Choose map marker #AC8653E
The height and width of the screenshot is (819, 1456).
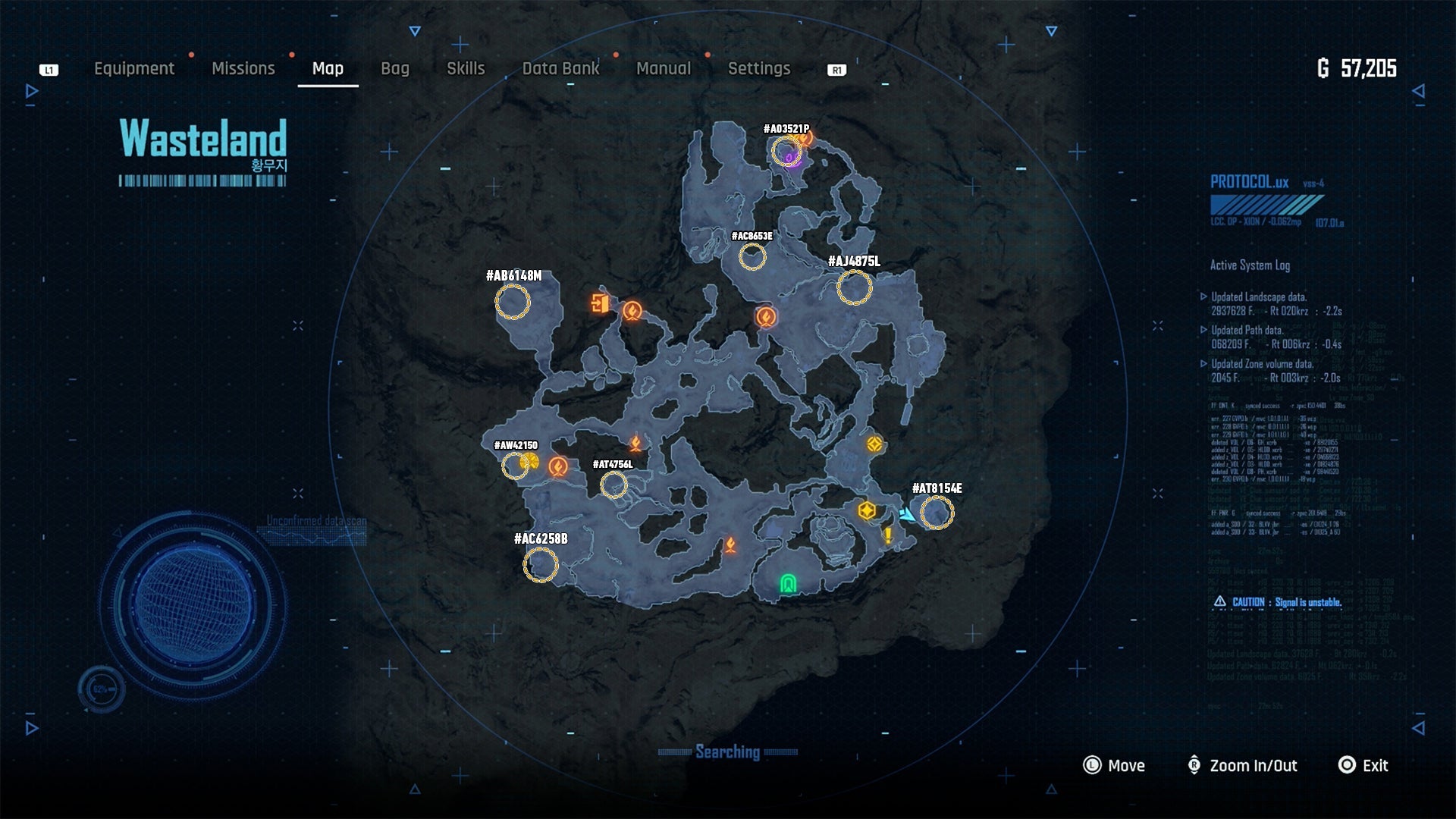752,257
